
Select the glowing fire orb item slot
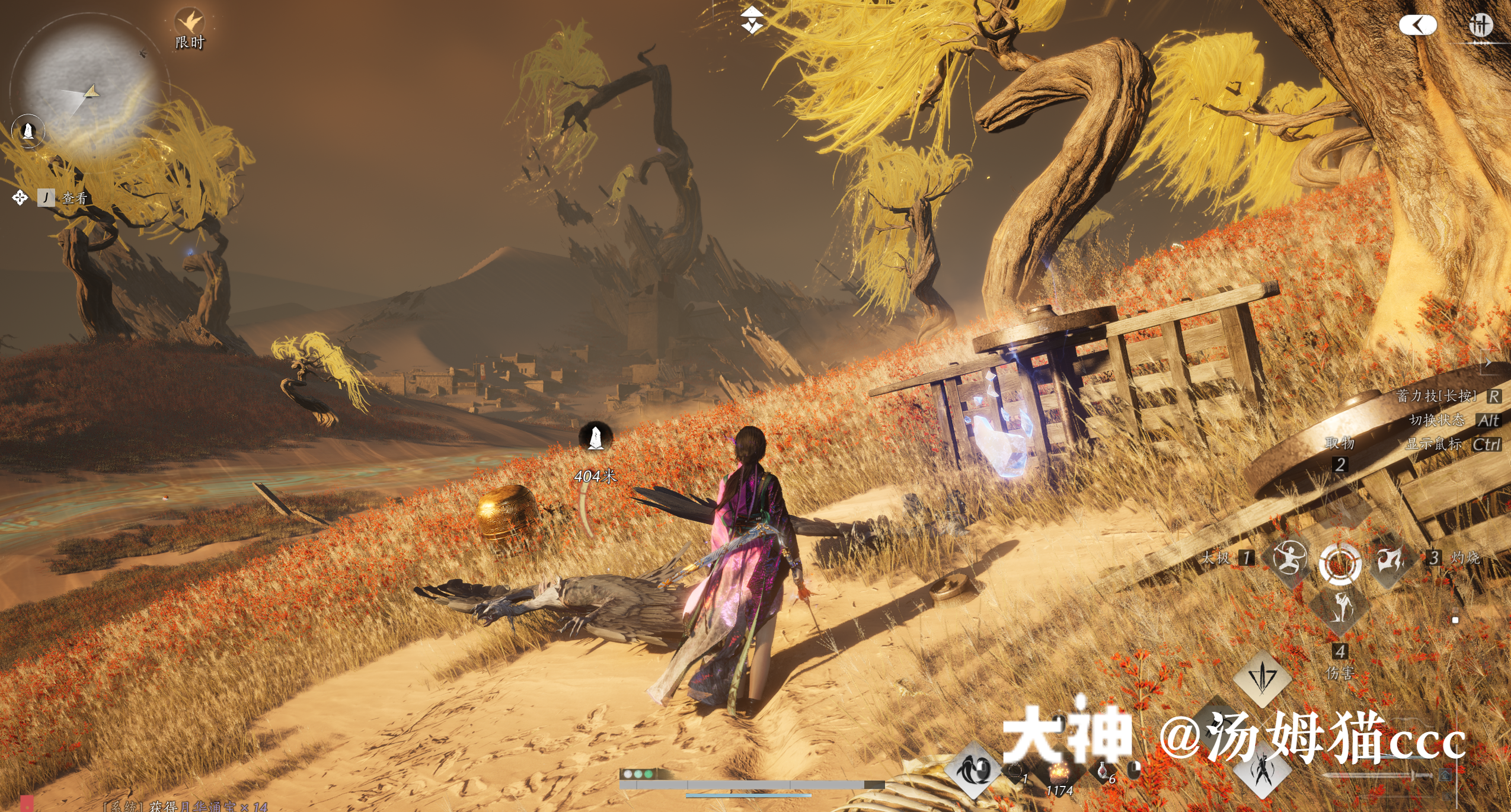tap(1059, 772)
